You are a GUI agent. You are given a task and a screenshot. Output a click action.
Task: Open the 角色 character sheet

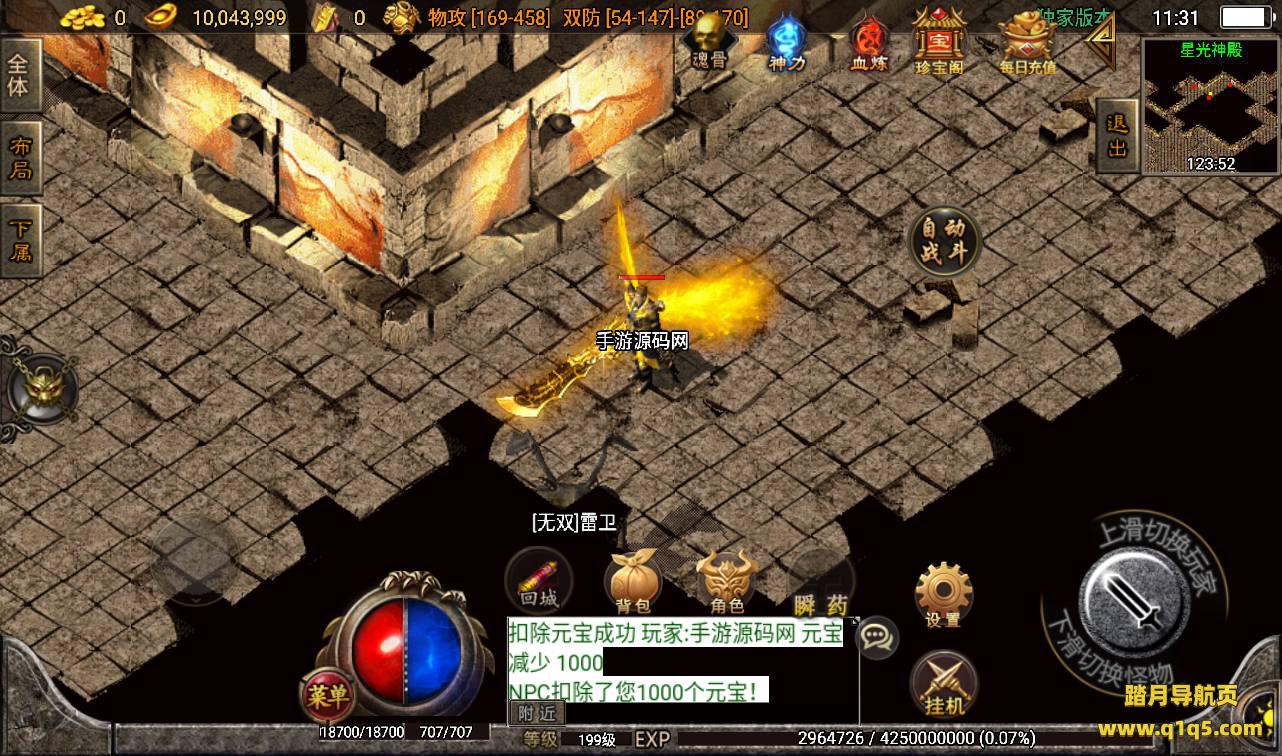click(x=726, y=583)
